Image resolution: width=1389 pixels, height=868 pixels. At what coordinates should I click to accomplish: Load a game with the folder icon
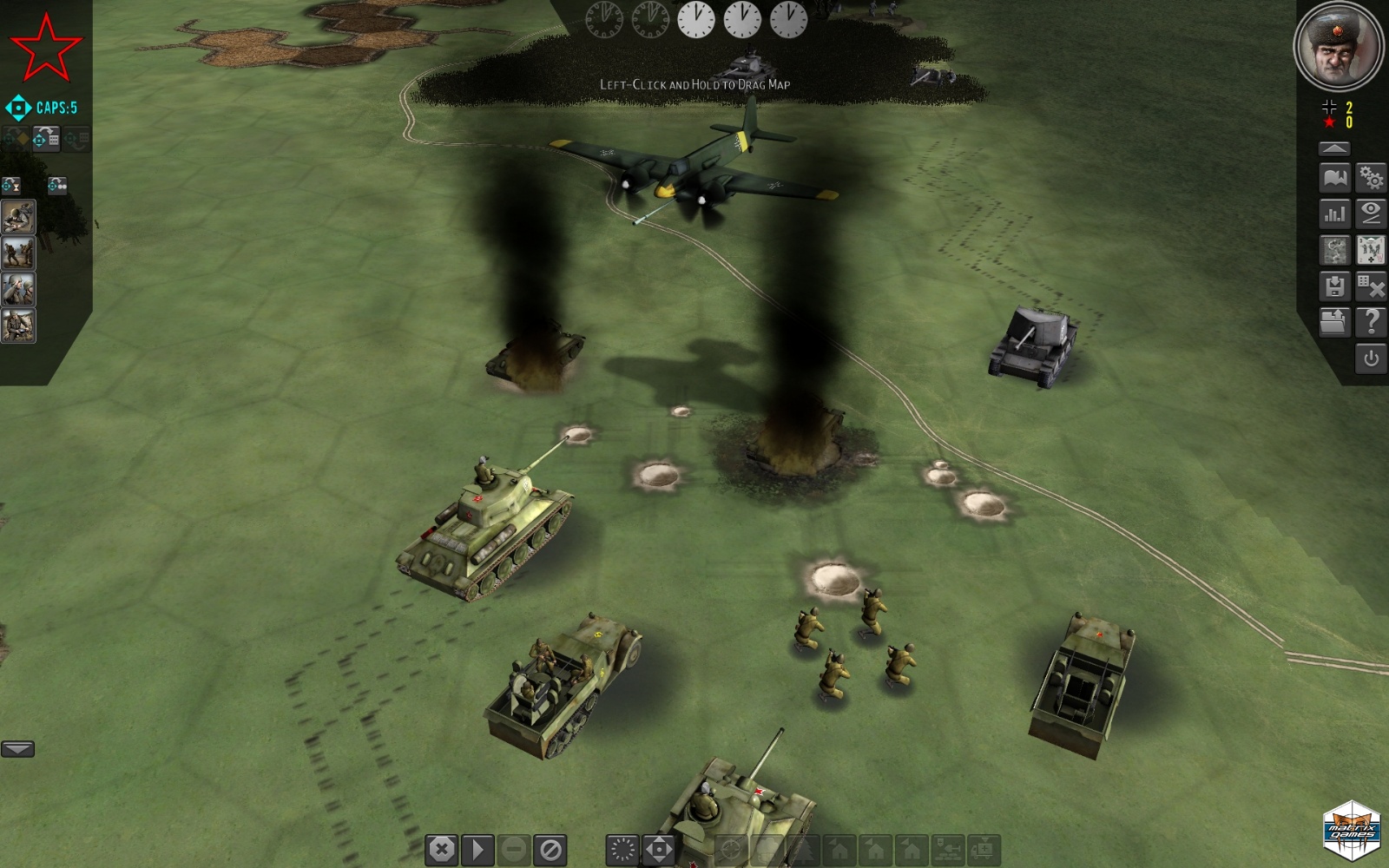(1333, 322)
